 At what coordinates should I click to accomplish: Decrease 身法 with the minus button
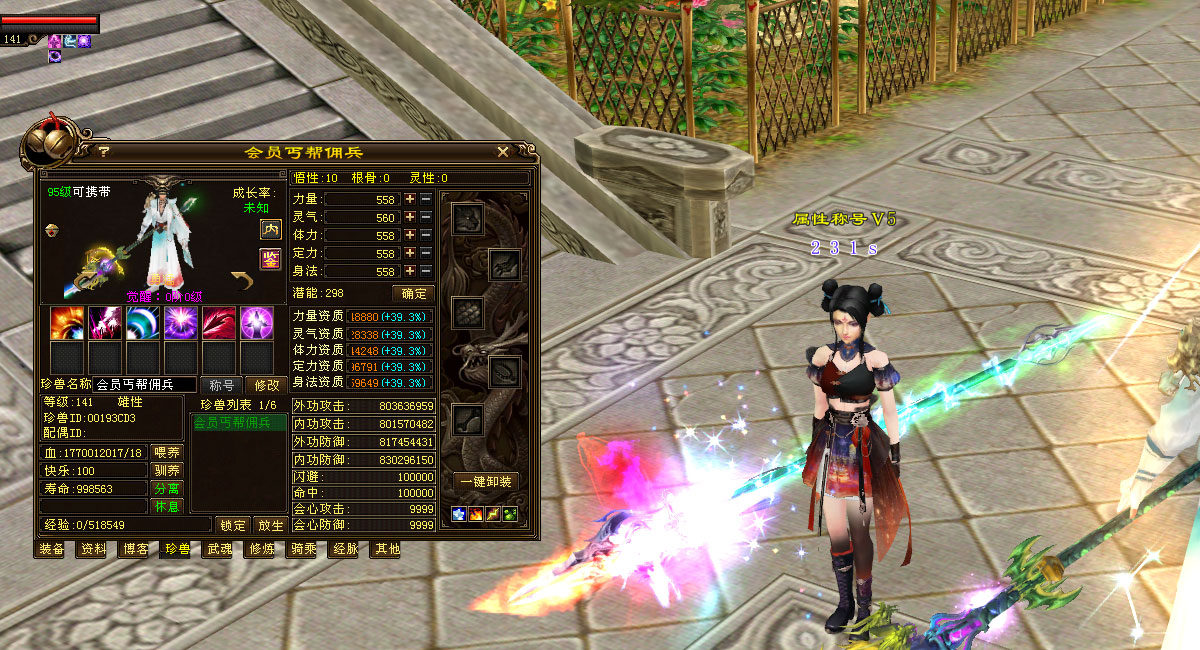(x=426, y=271)
